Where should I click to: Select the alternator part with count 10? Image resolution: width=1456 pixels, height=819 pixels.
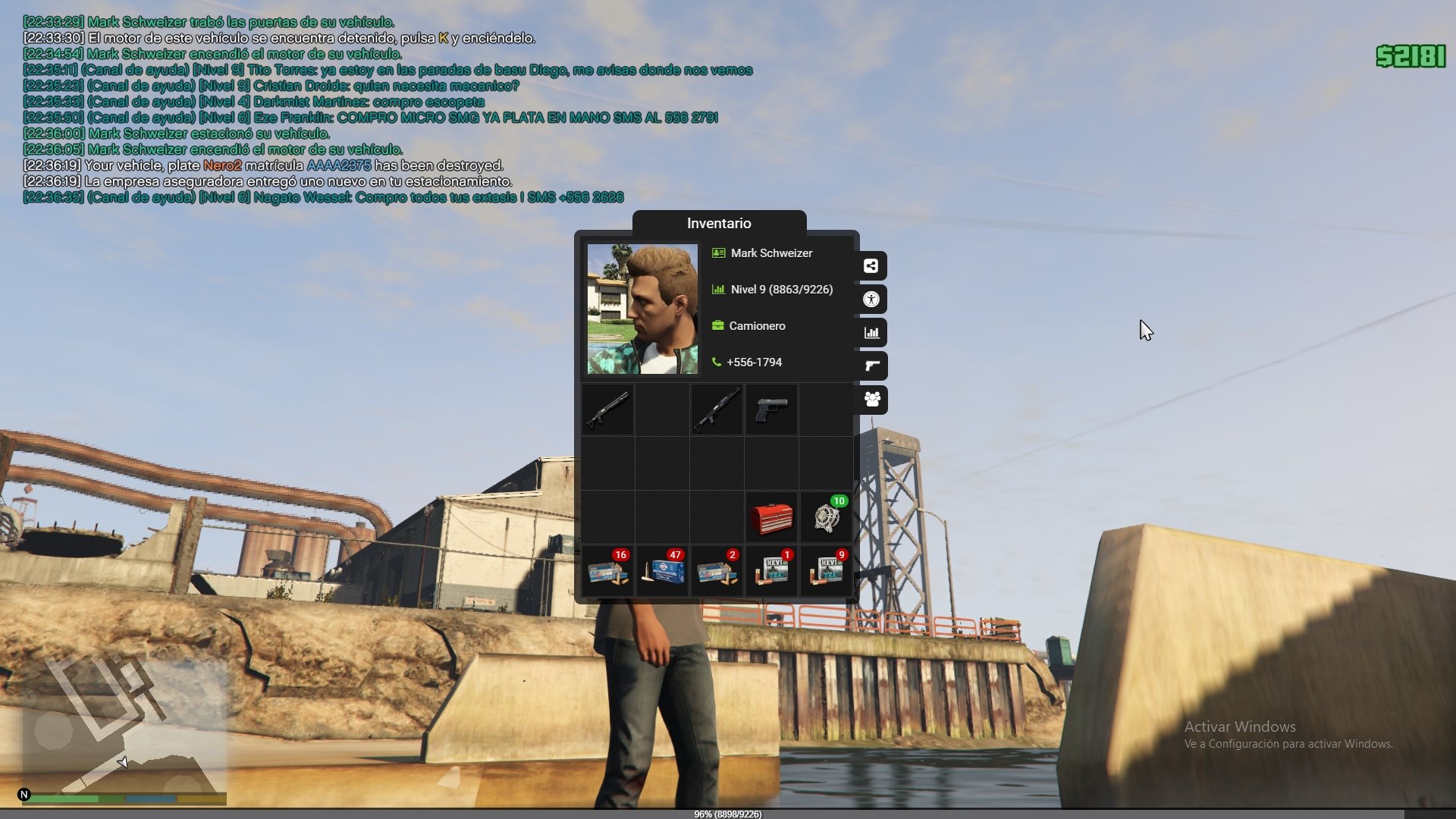[826, 518]
